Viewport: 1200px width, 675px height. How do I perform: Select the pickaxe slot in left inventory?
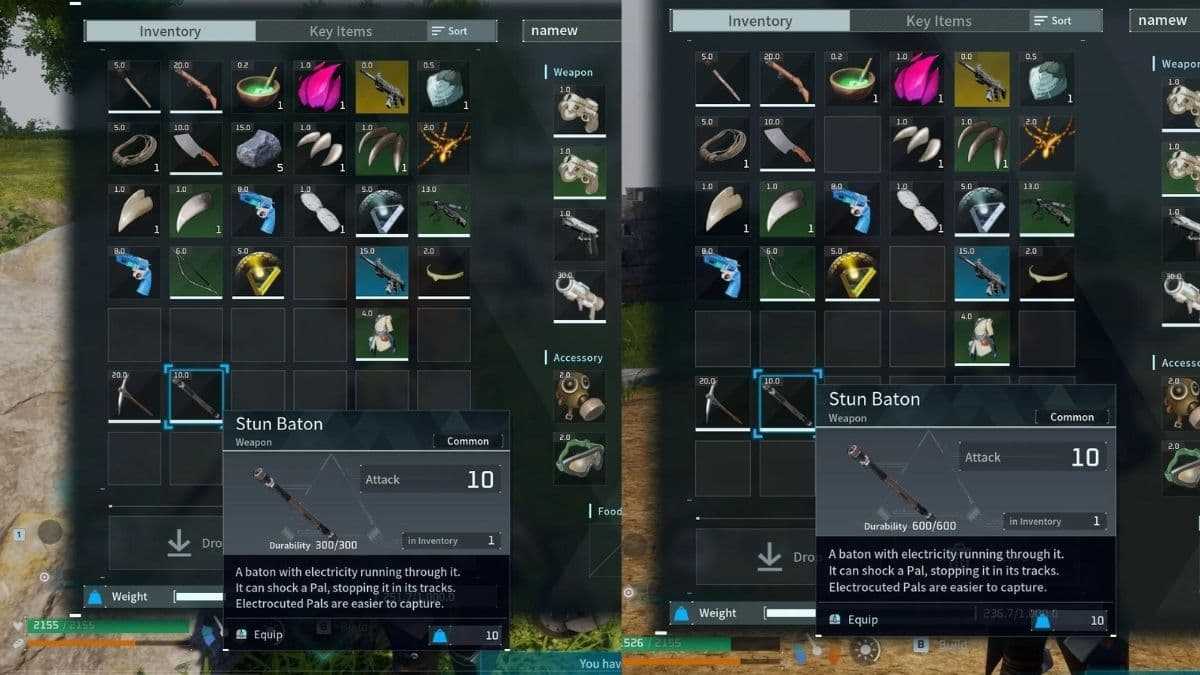click(x=134, y=396)
